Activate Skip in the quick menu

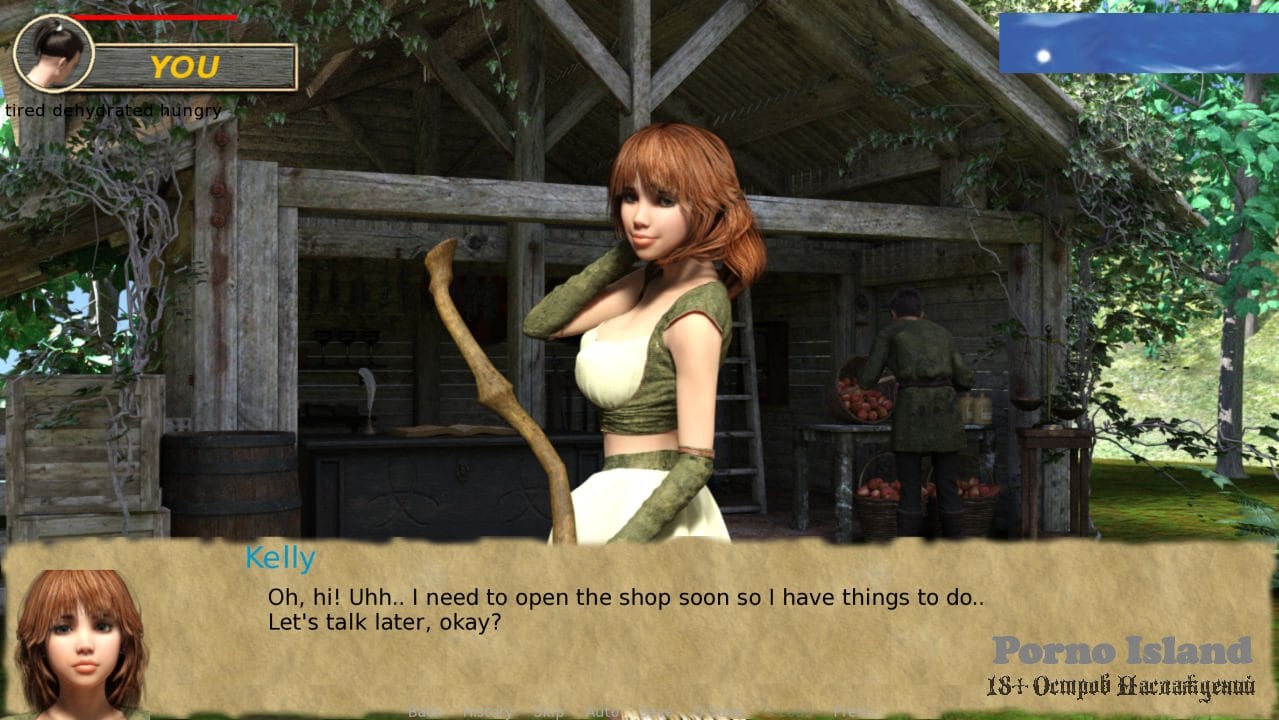(548, 712)
